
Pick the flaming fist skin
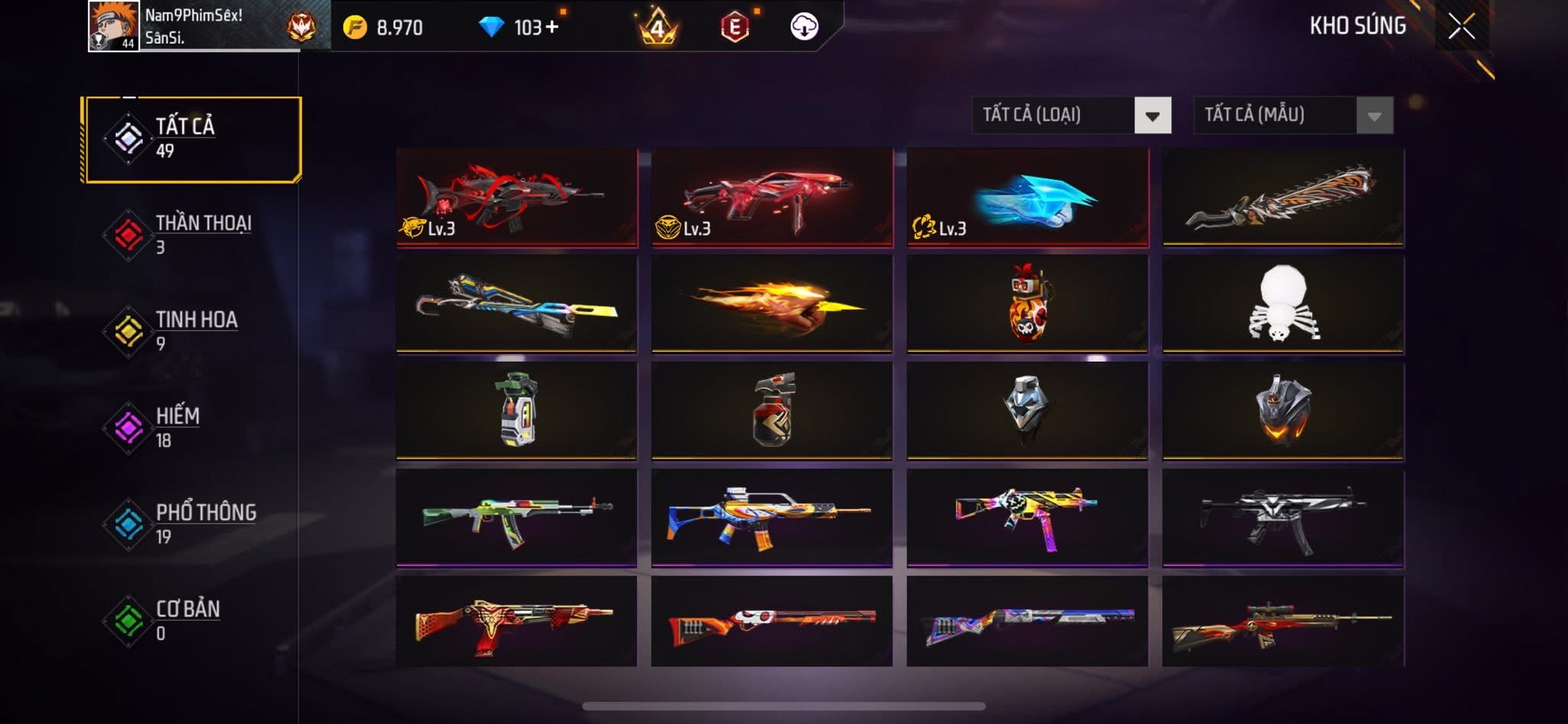[x=772, y=303]
